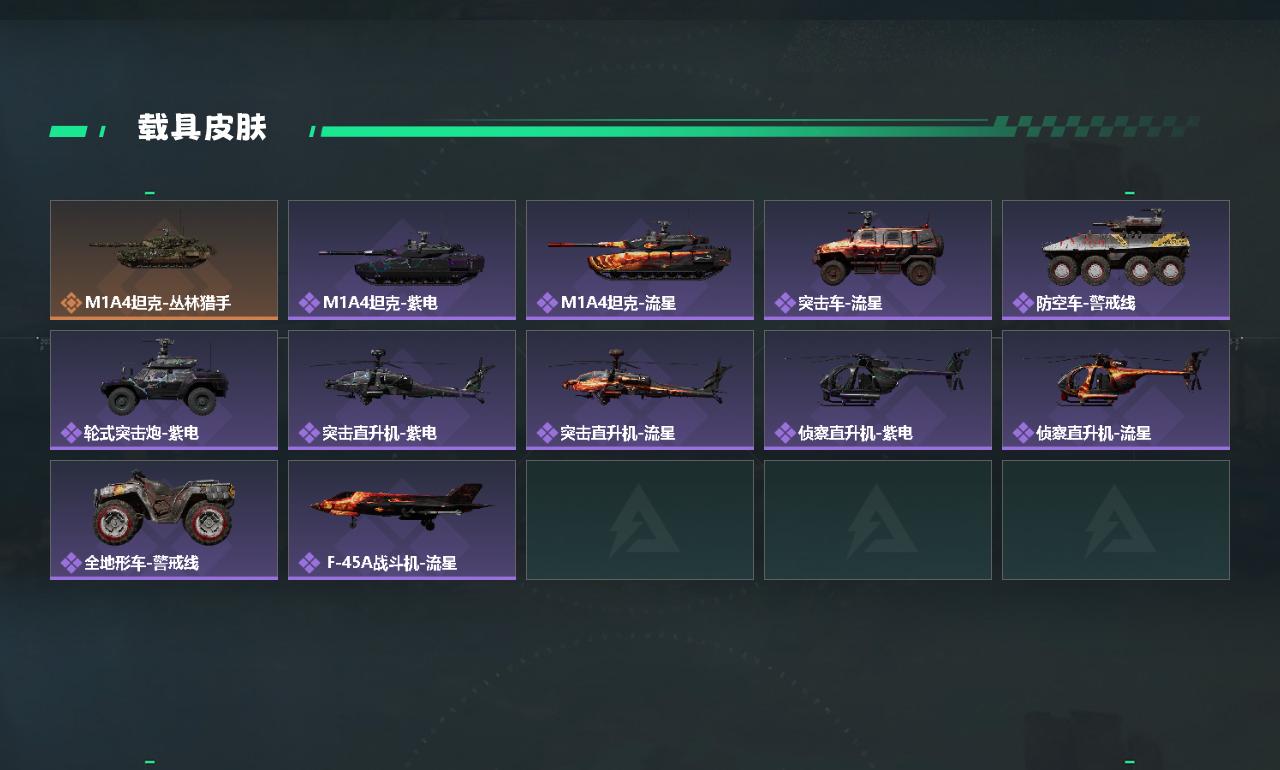Select the 突击直升机-紫电 helicopter skin

(x=402, y=389)
